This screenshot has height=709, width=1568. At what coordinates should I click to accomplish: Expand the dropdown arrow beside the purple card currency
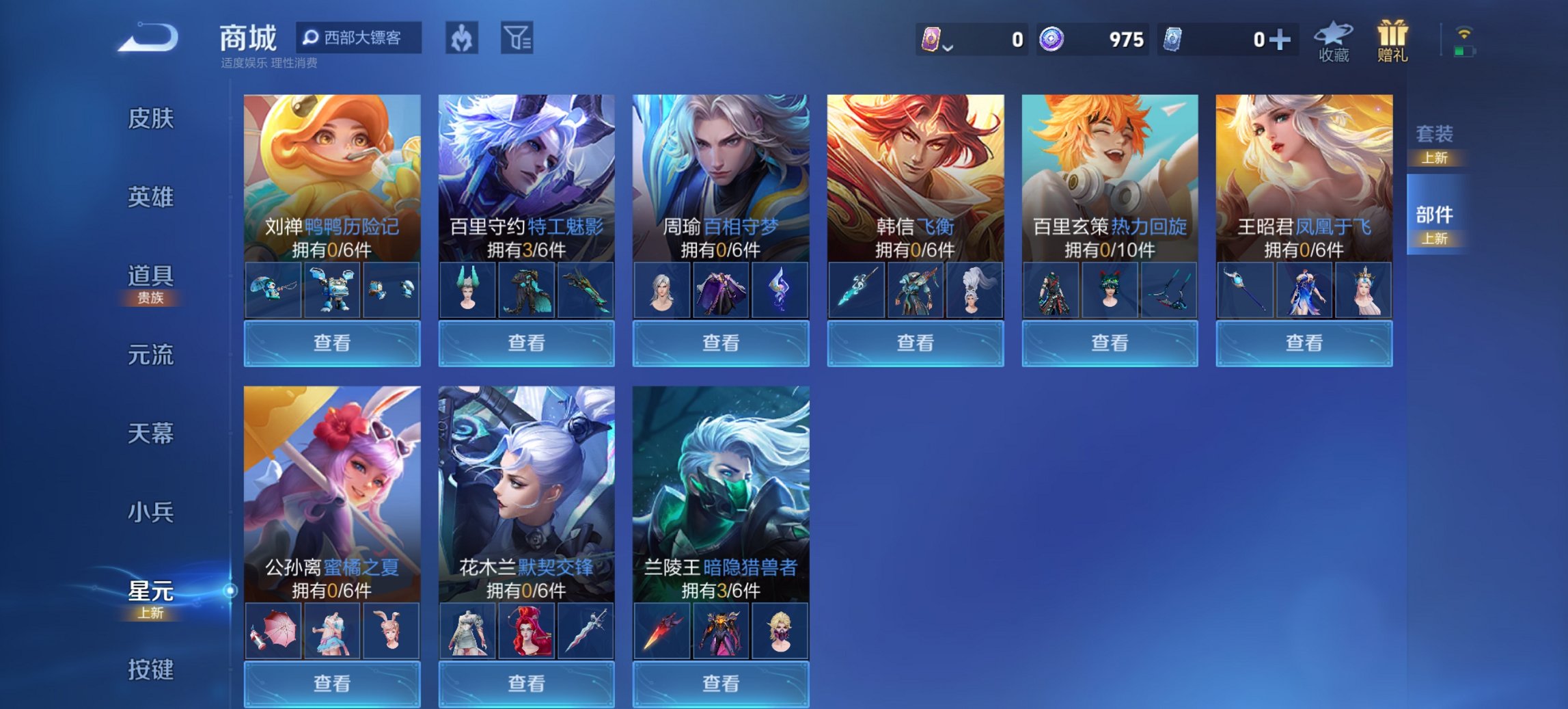(948, 46)
